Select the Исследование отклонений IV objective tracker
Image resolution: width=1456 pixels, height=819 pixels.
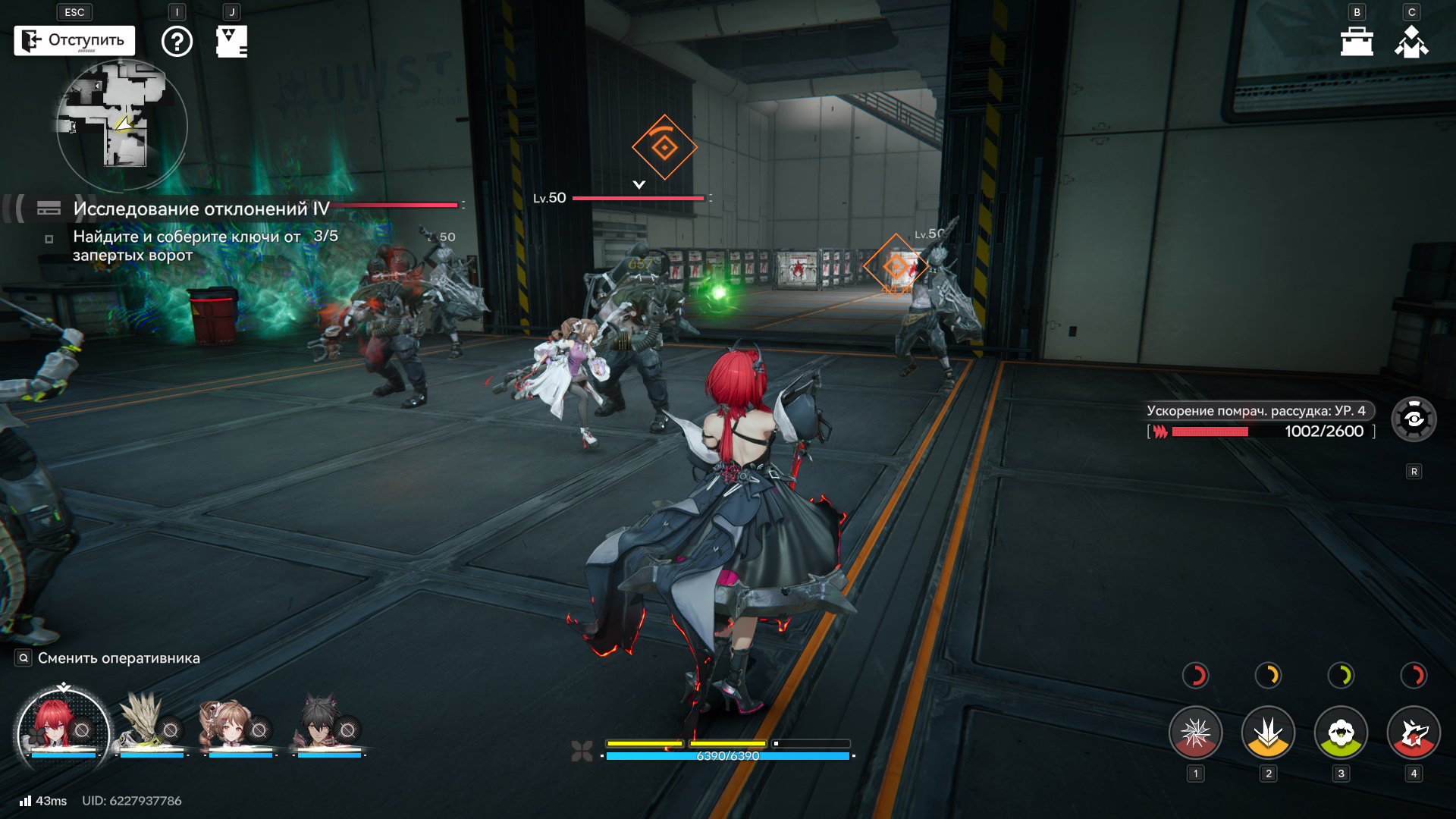pos(201,209)
